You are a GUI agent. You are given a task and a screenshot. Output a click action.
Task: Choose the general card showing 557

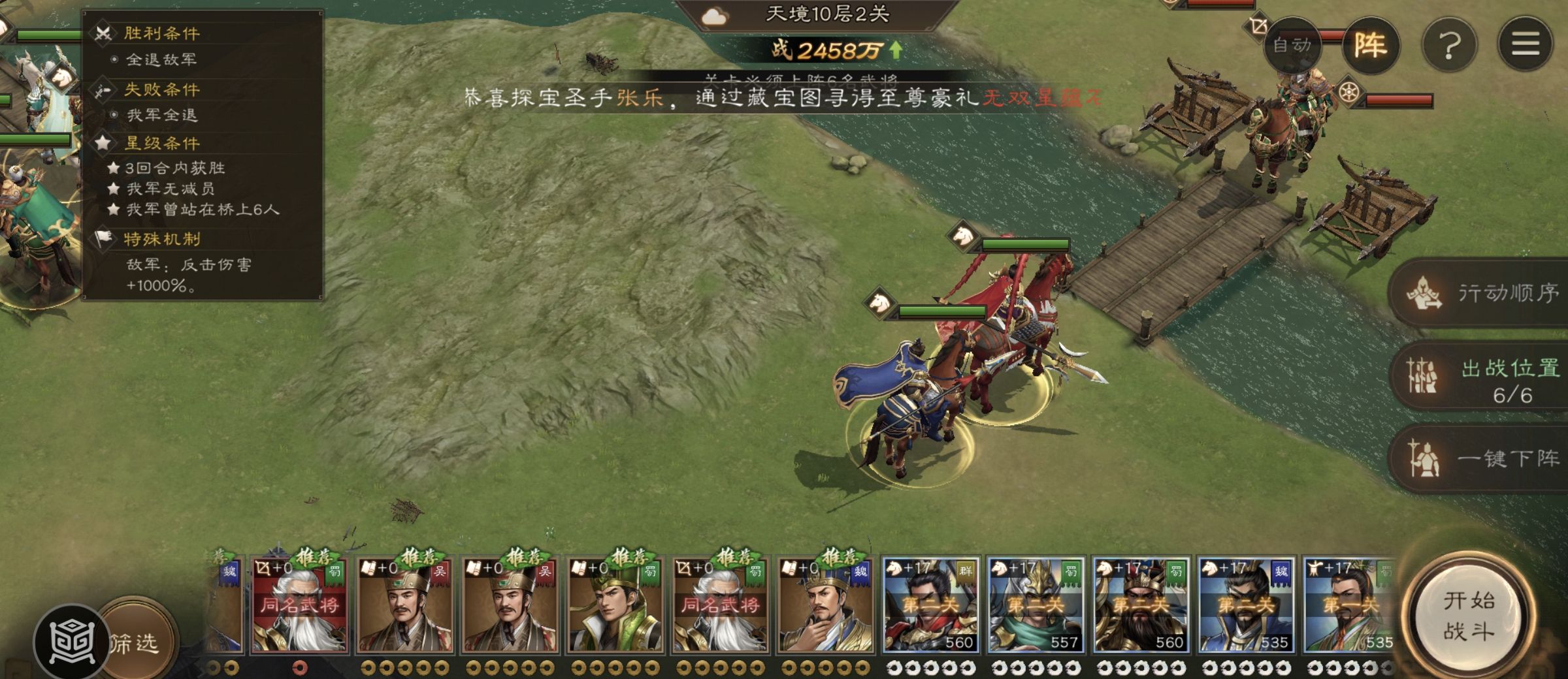1036,605
